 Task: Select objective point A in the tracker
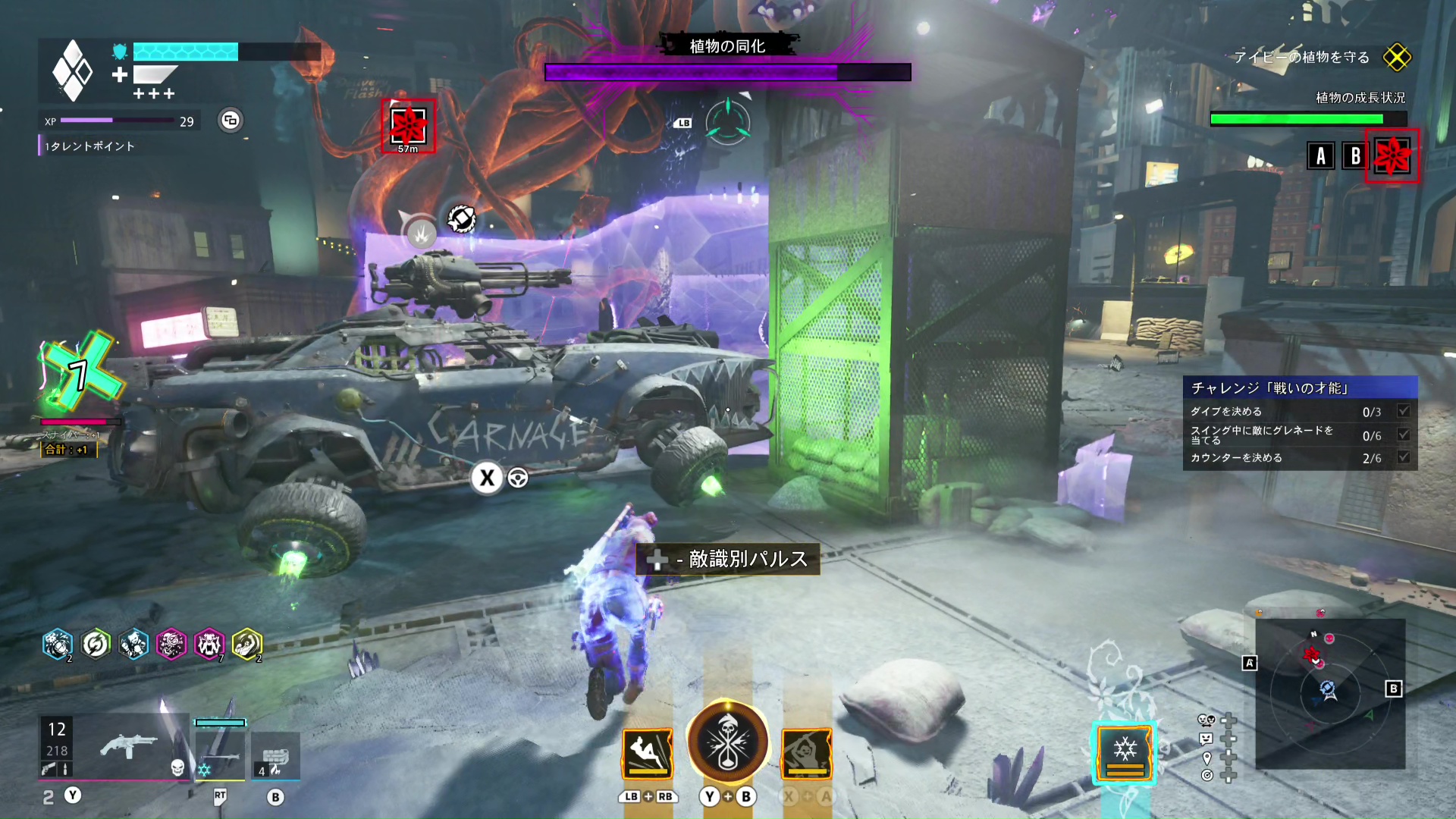(1321, 156)
